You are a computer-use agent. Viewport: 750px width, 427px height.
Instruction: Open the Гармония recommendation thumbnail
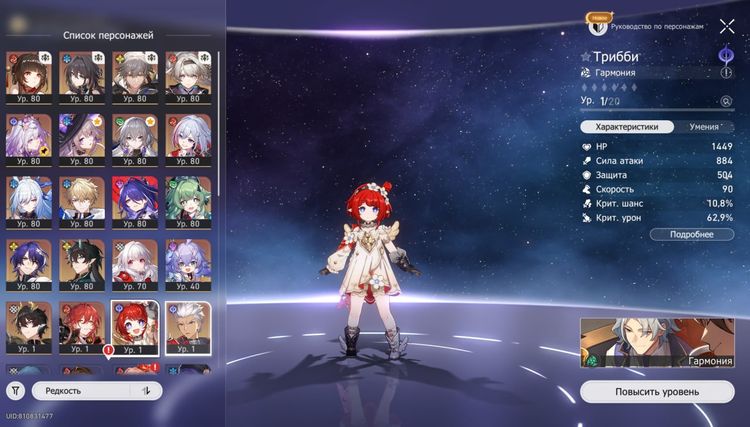(x=657, y=343)
